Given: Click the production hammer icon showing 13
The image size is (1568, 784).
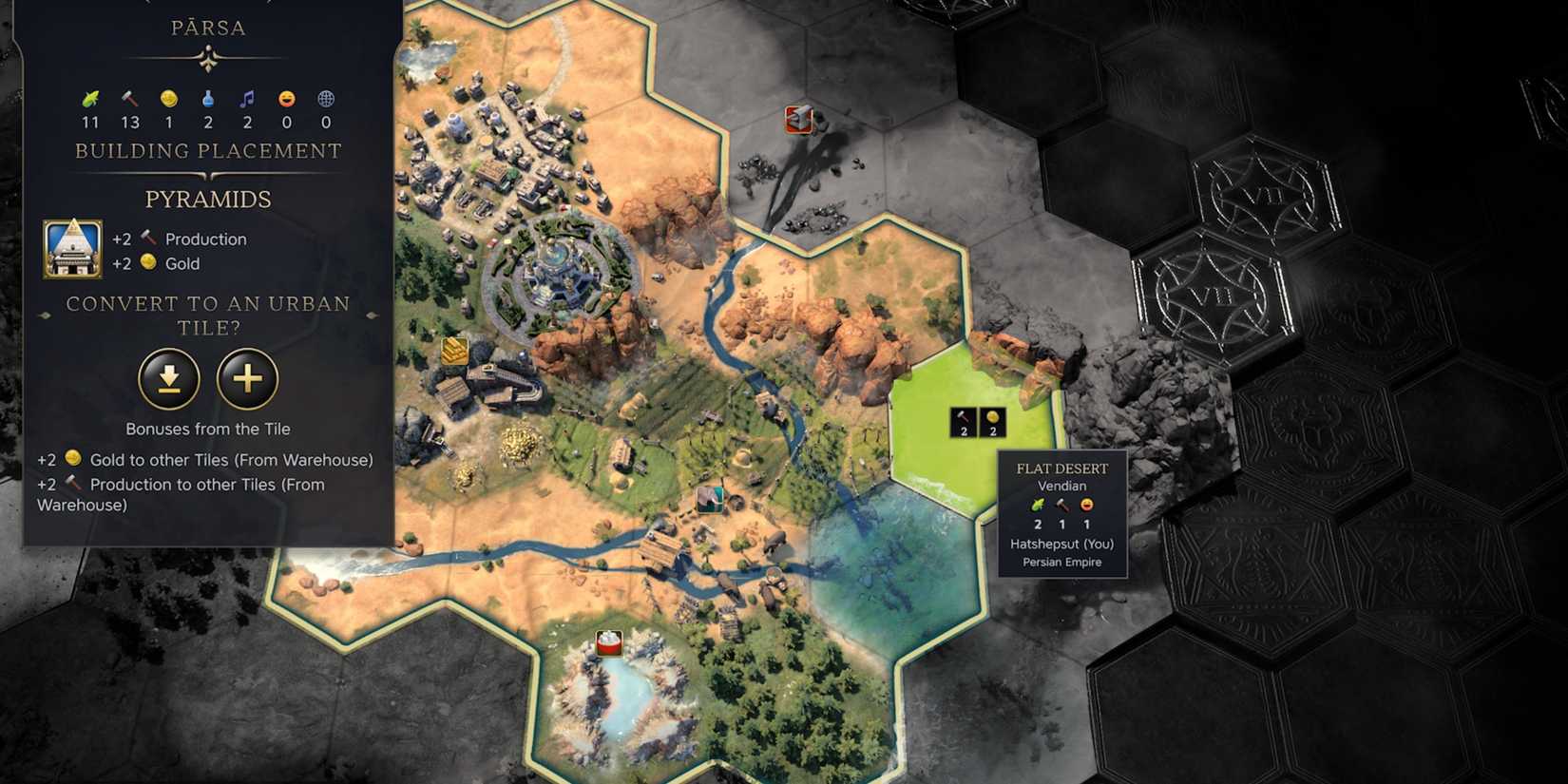Looking at the screenshot, I should [x=129, y=98].
